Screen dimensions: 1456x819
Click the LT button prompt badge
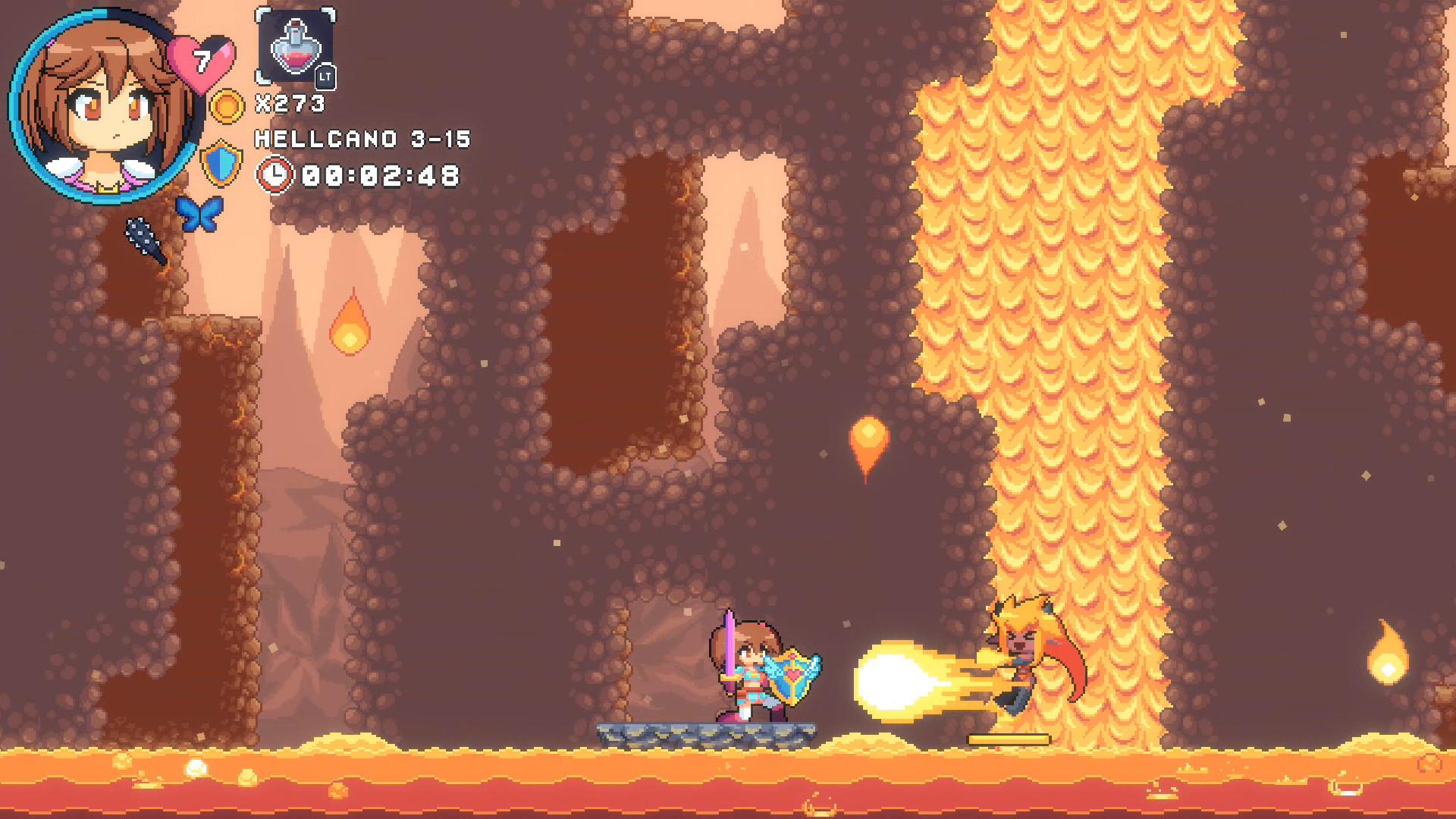pos(326,76)
